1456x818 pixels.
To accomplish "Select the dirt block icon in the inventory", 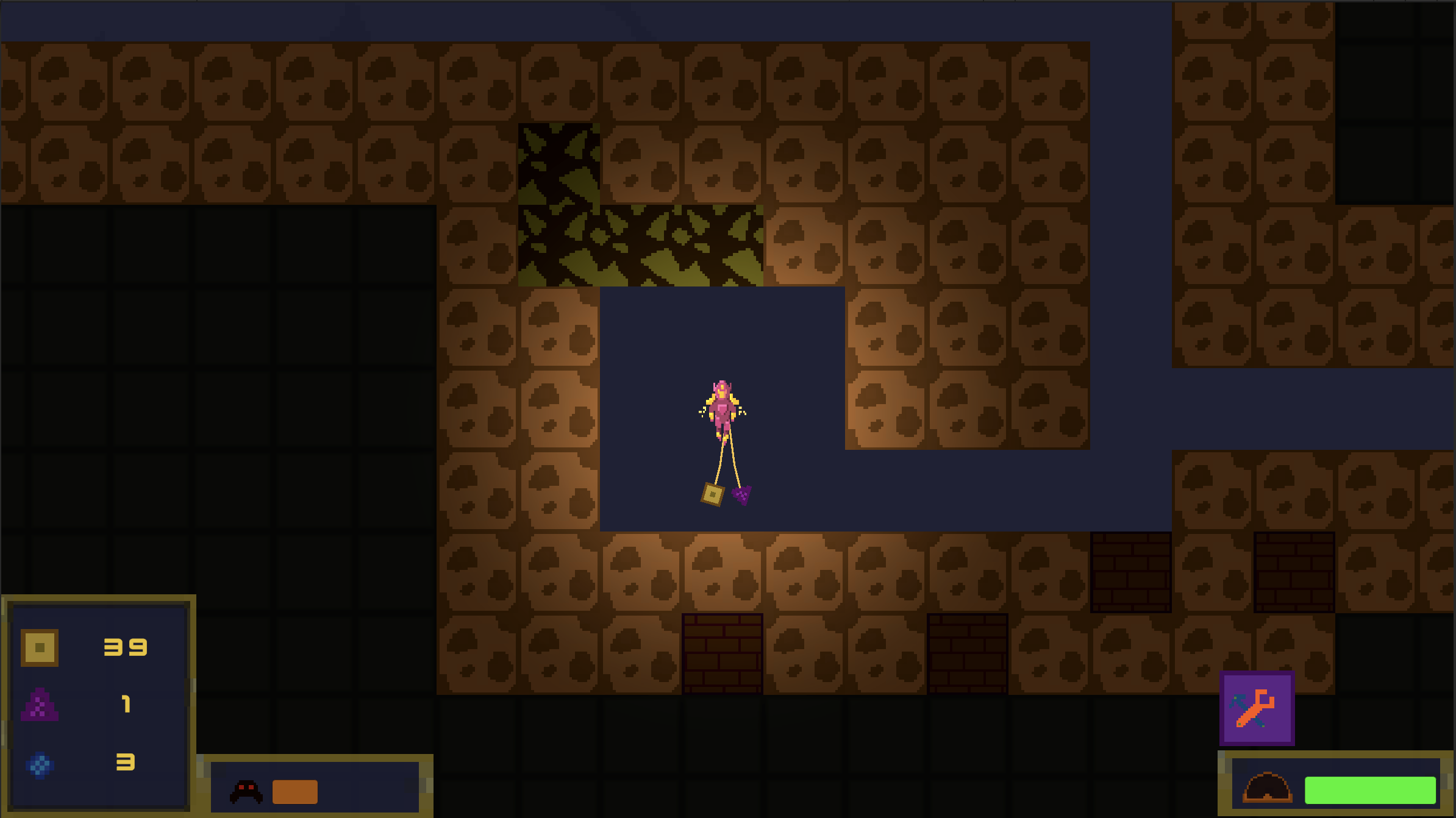I will click(x=40, y=647).
